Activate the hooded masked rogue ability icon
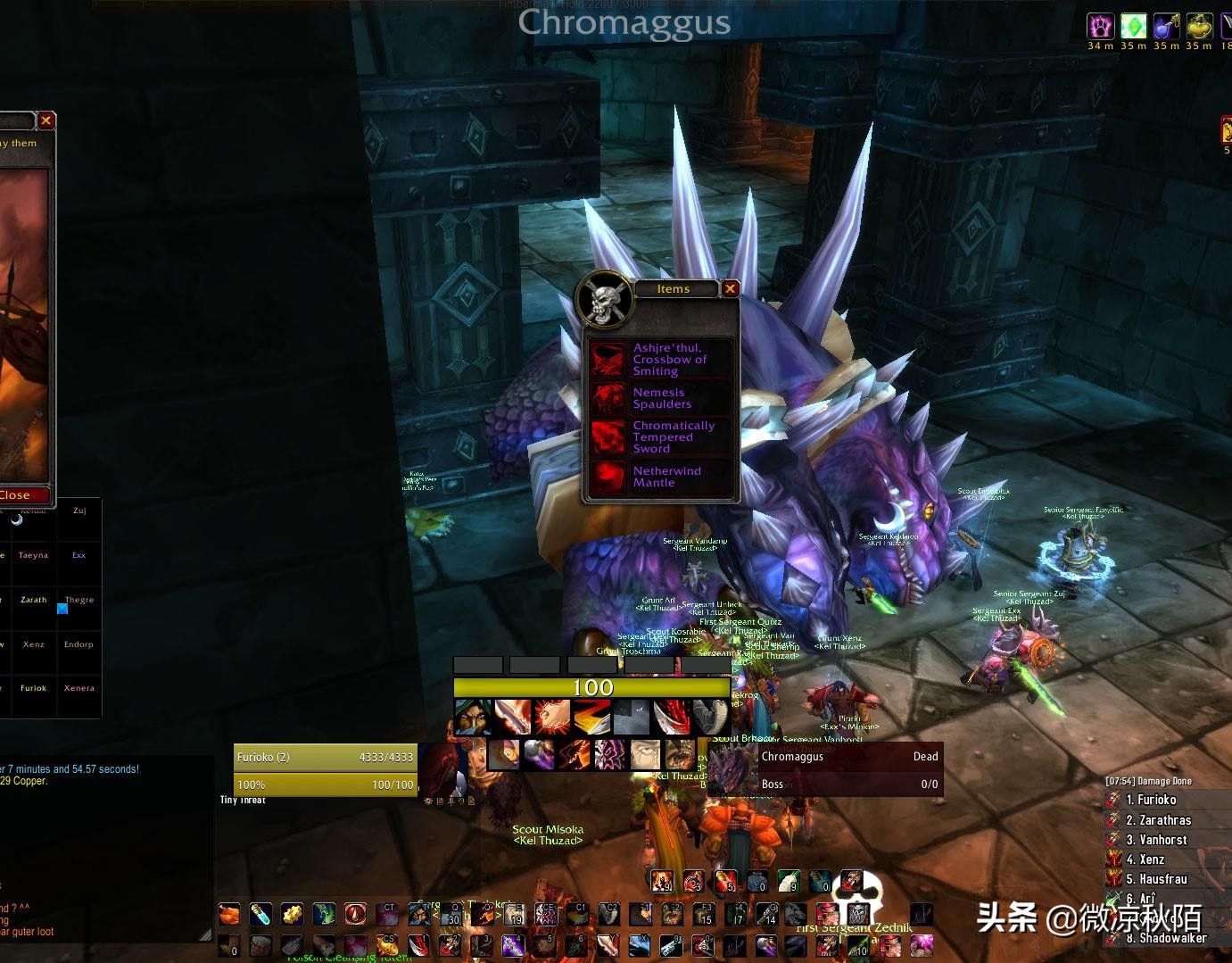The width and height of the screenshot is (1232, 963). [472, 717]
